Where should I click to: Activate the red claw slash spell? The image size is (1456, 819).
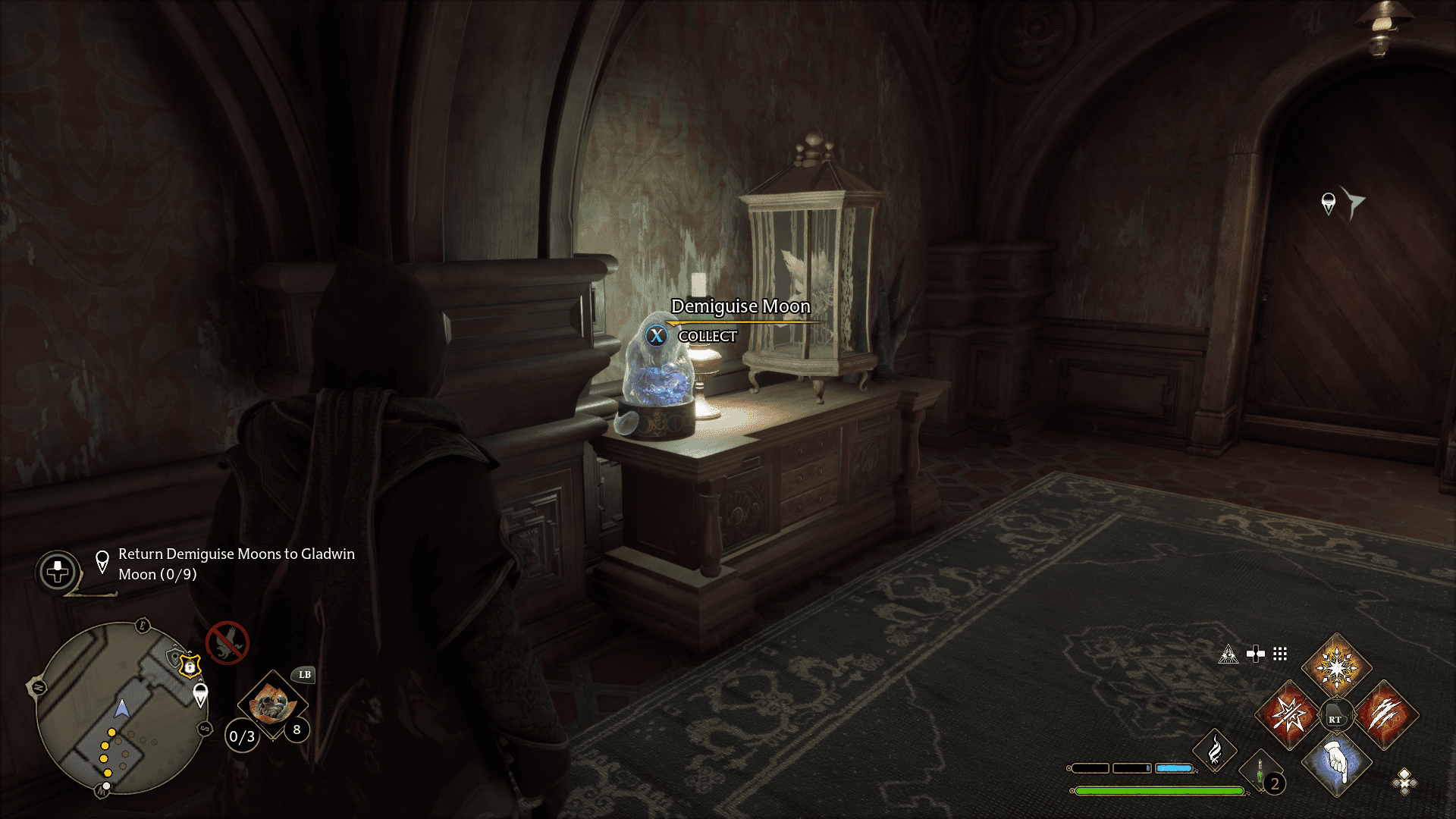click(1385, 714)
